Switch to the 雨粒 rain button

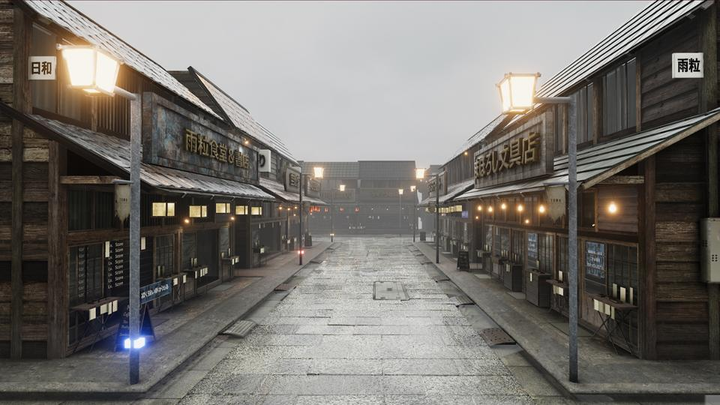click(687, 65)
